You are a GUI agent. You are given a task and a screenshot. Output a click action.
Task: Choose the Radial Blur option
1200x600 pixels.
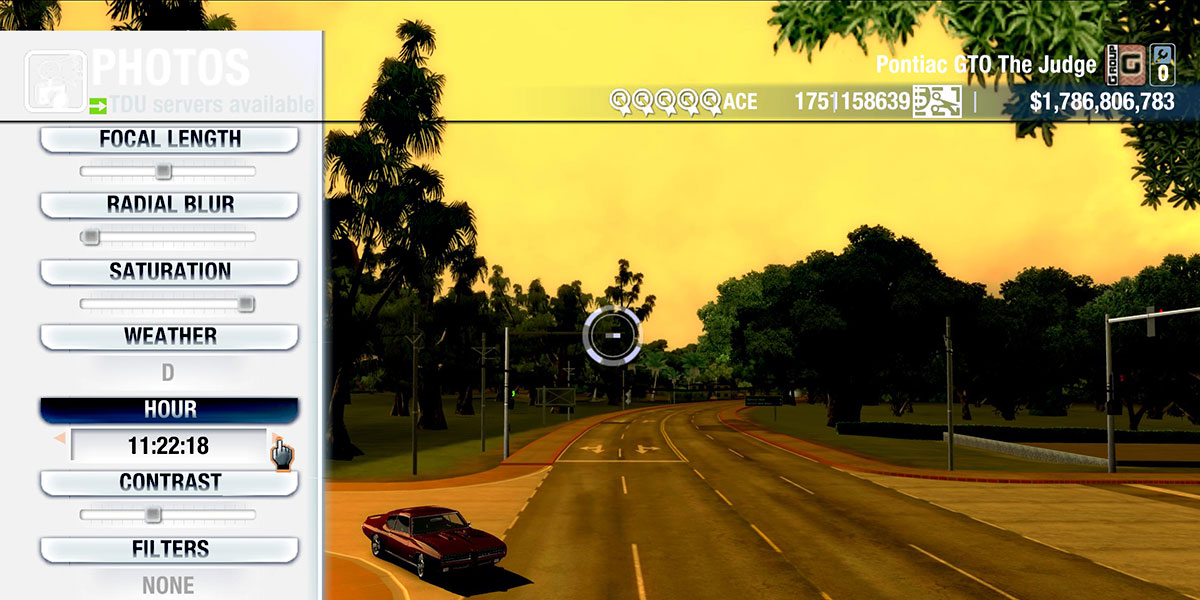pyautogui.click(x=169, y=205)
